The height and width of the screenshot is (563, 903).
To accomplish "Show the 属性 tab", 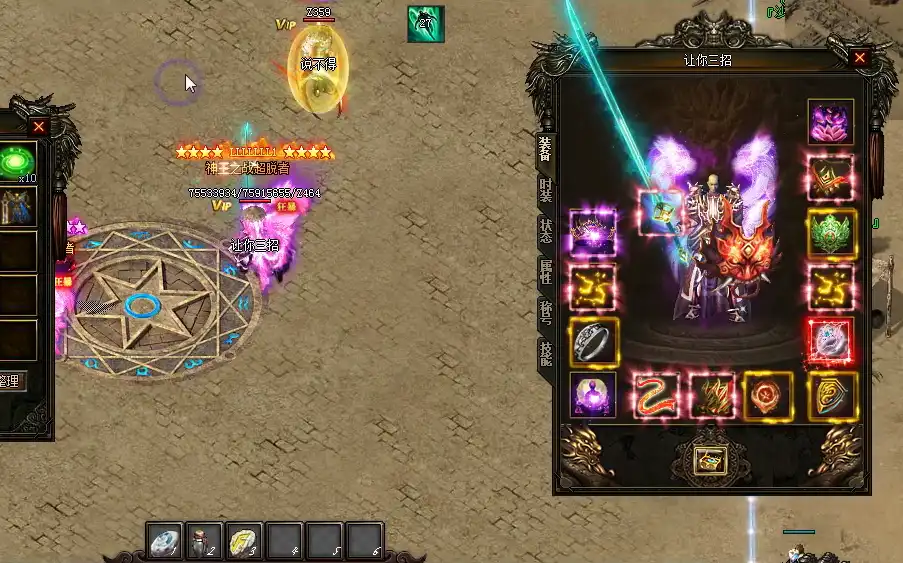I will click(x=545, y=271).
